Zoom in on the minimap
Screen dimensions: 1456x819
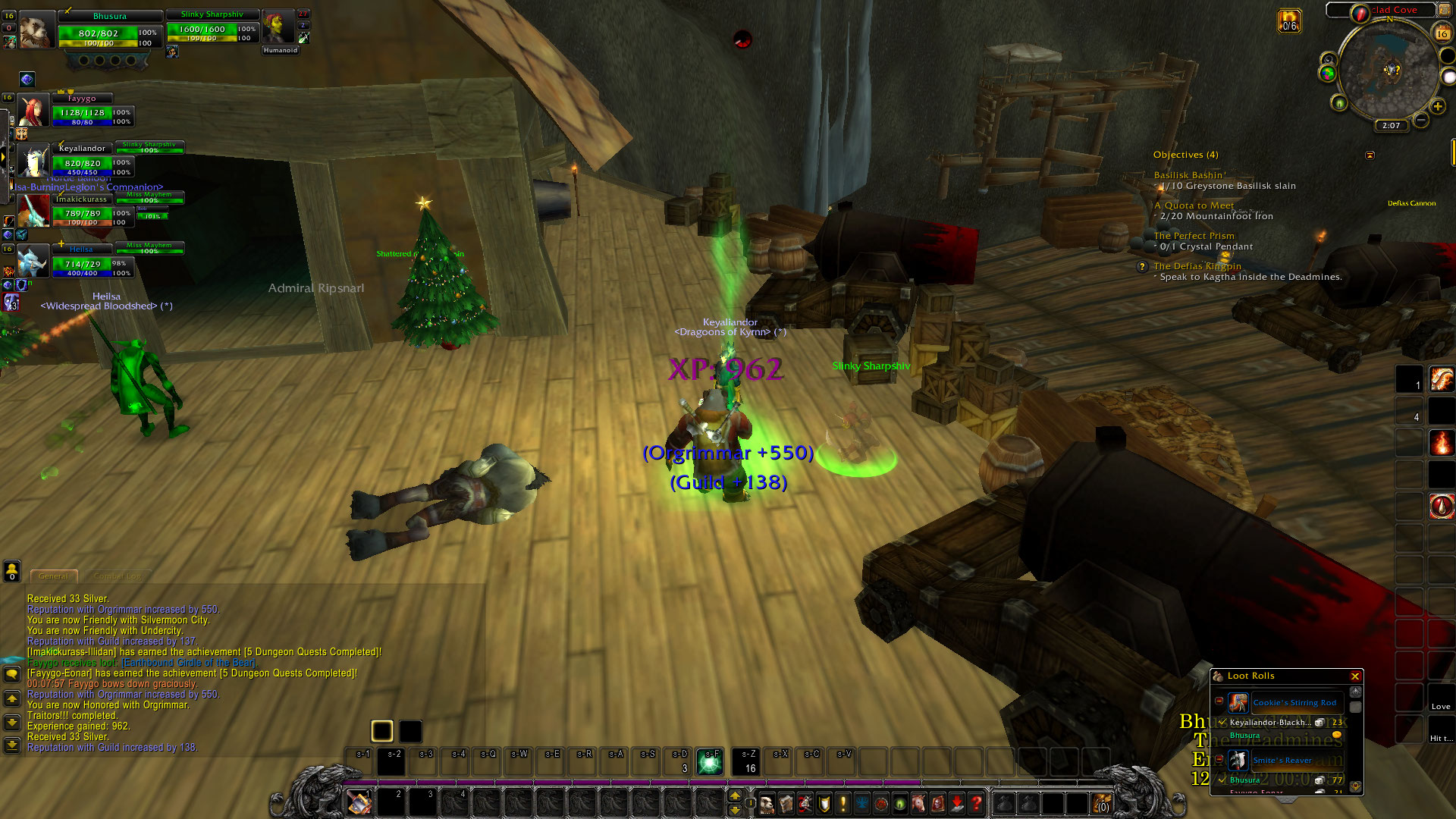click(x=1437, y=107)
